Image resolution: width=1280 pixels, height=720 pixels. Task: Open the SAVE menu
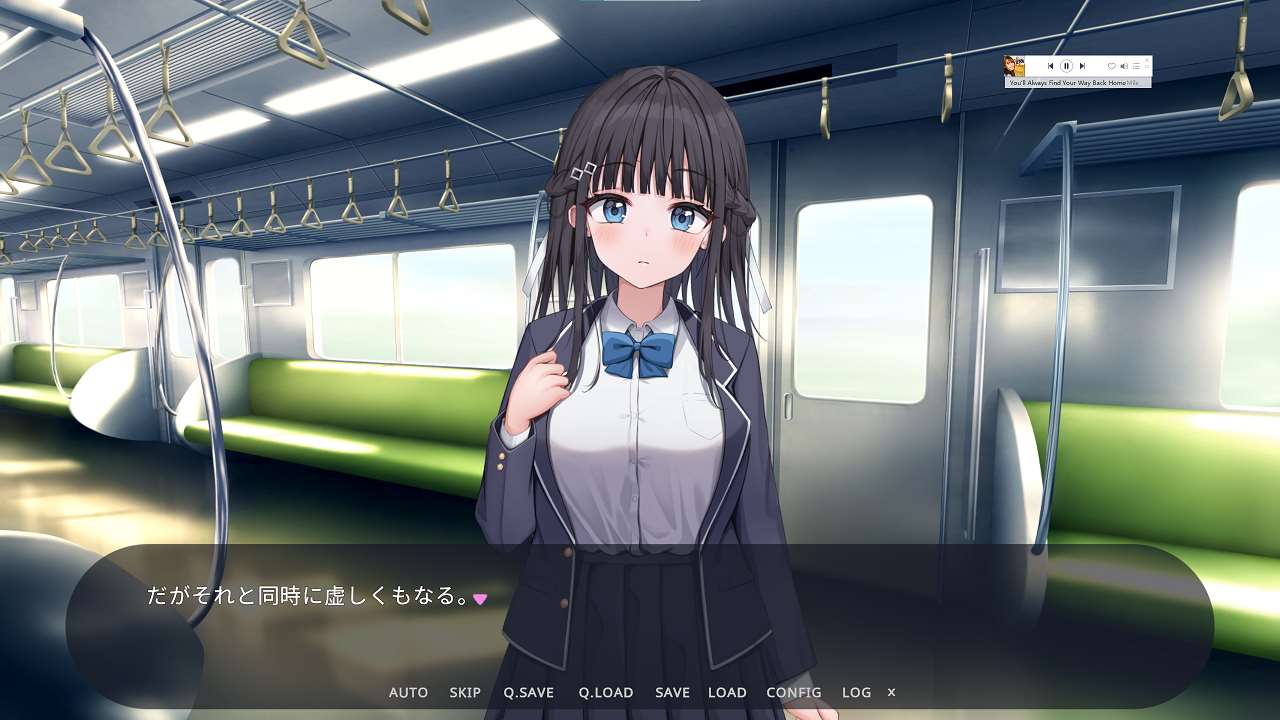pyautogui.click(x=672, y=692)
